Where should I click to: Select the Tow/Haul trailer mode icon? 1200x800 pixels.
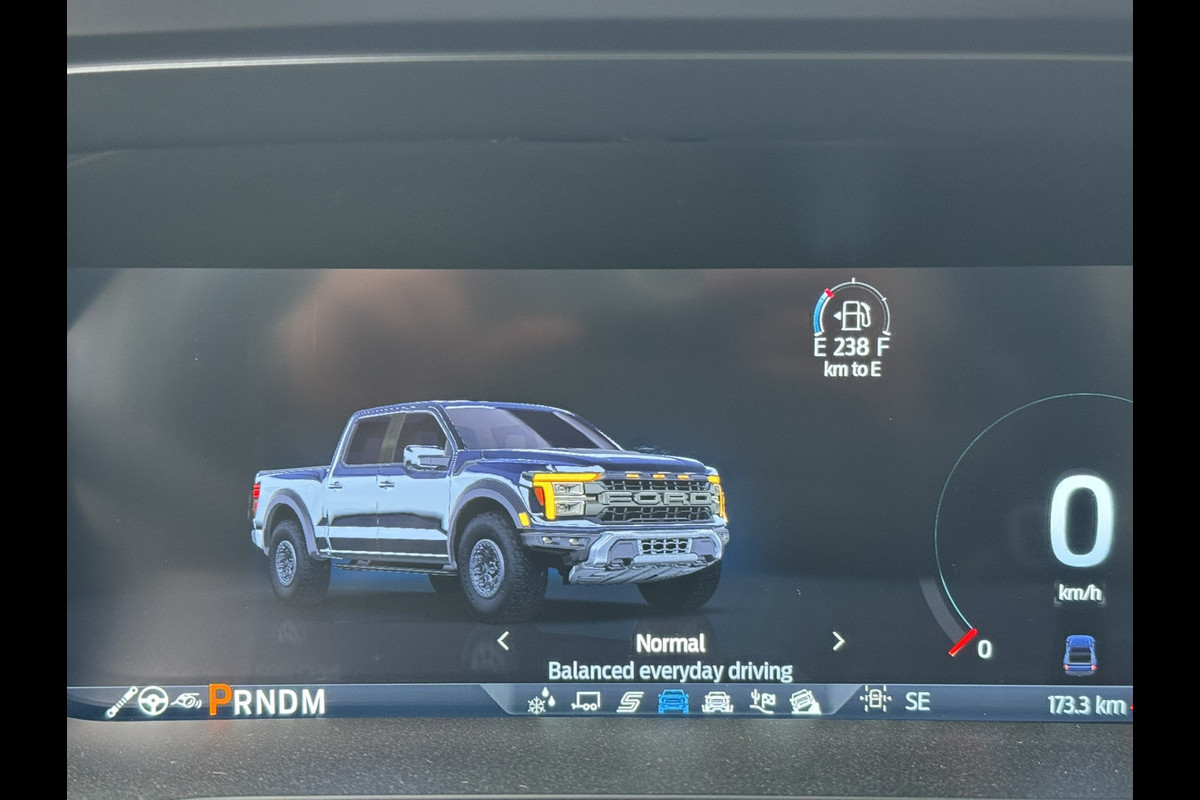(586, 701)
